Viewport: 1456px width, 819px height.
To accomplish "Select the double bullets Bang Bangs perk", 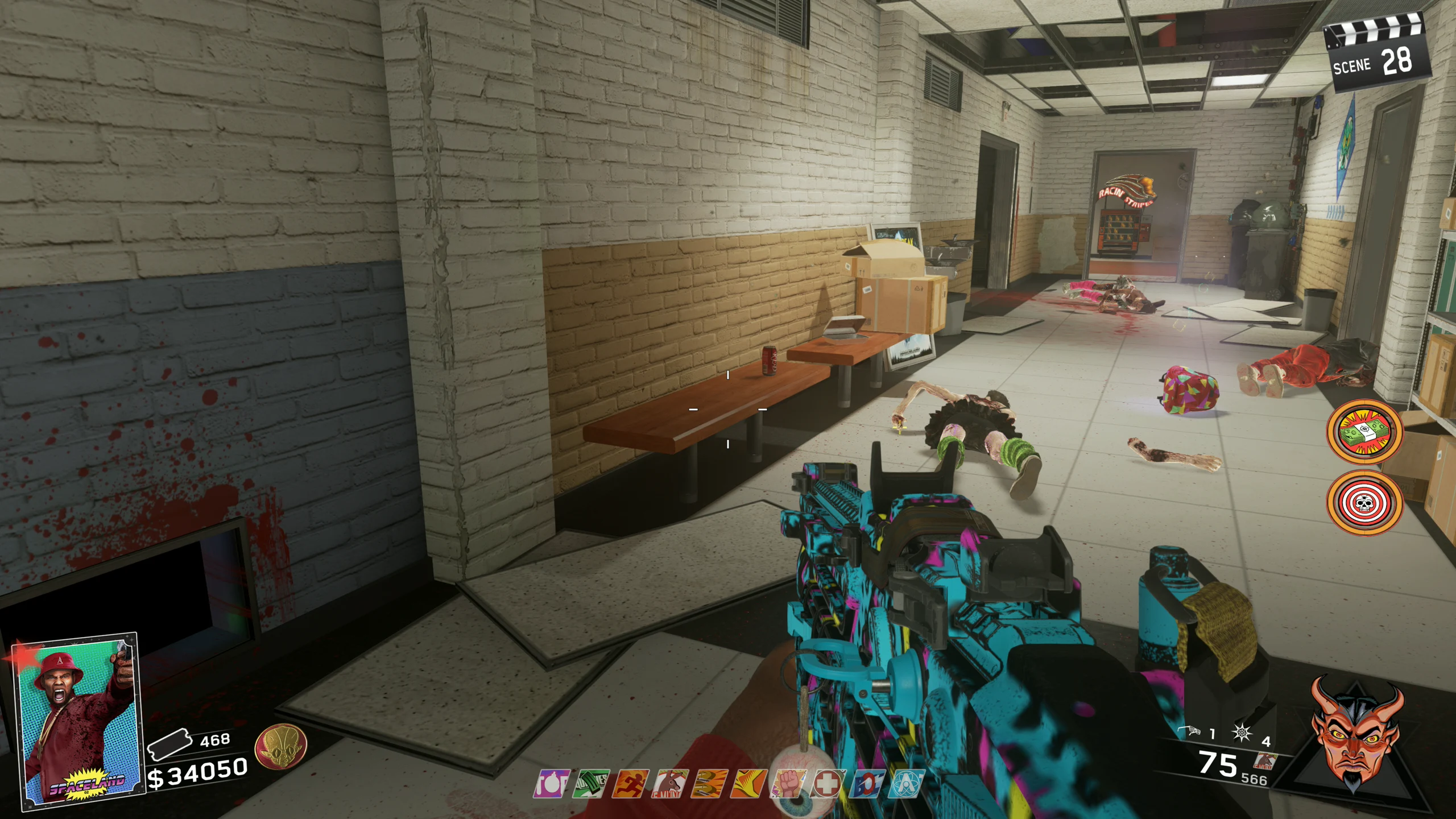I will (710, 784).
